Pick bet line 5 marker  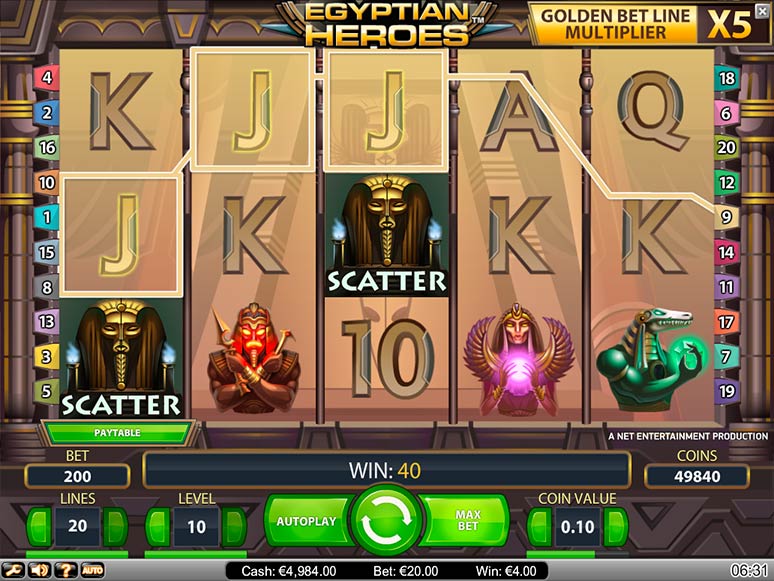point(46,390)
